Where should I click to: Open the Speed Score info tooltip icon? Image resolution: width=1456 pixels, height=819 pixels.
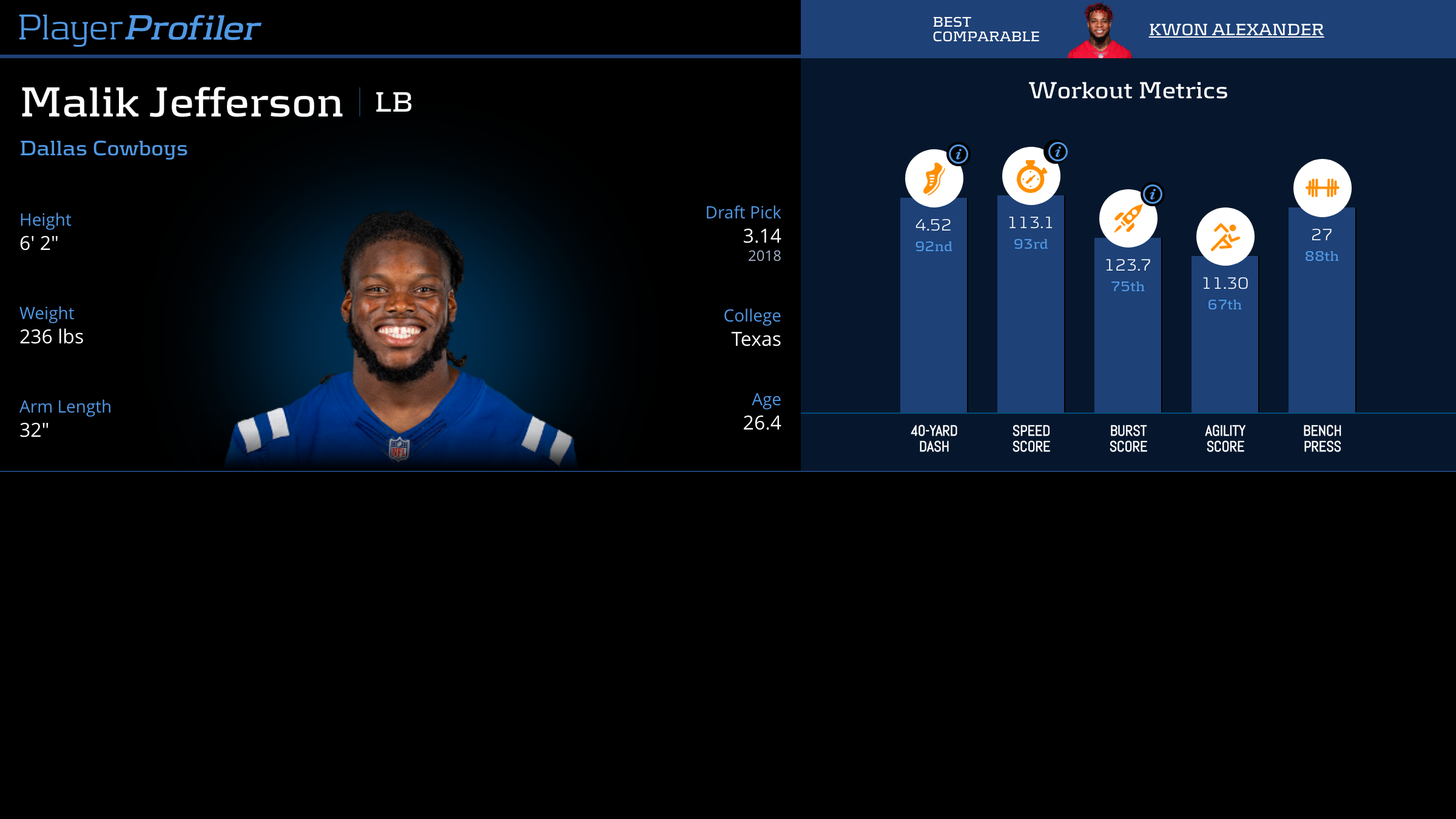pyautogui.click(x=1057, y=152)
